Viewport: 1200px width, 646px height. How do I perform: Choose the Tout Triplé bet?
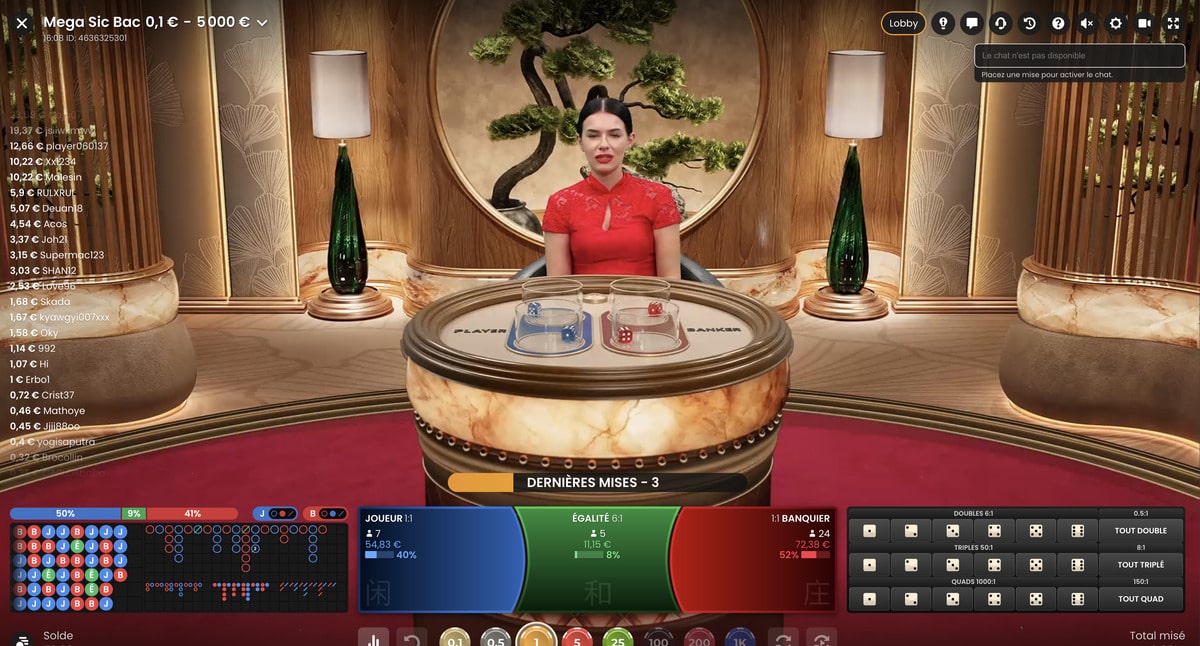pyautogui.click(x=1140, y=565)
